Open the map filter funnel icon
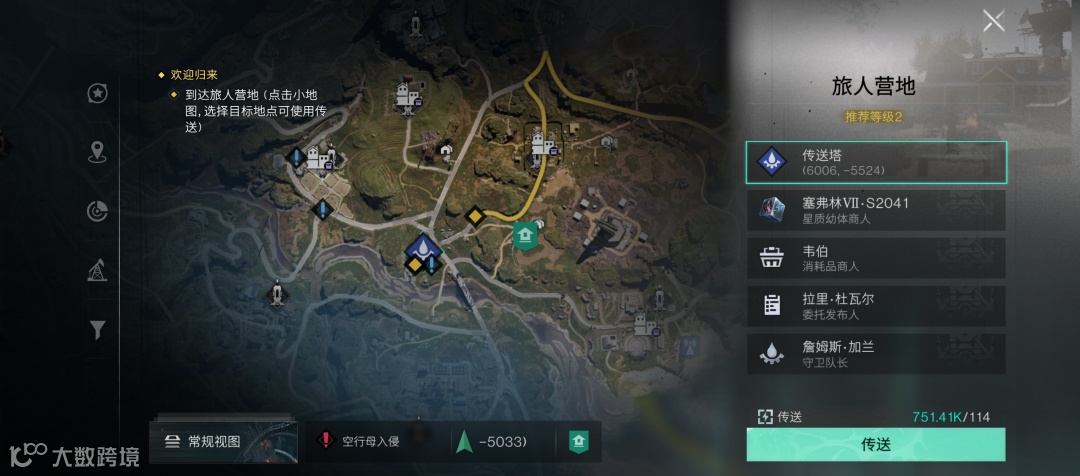This screenshot has height=476, width=1080. (x=98, y=329)
